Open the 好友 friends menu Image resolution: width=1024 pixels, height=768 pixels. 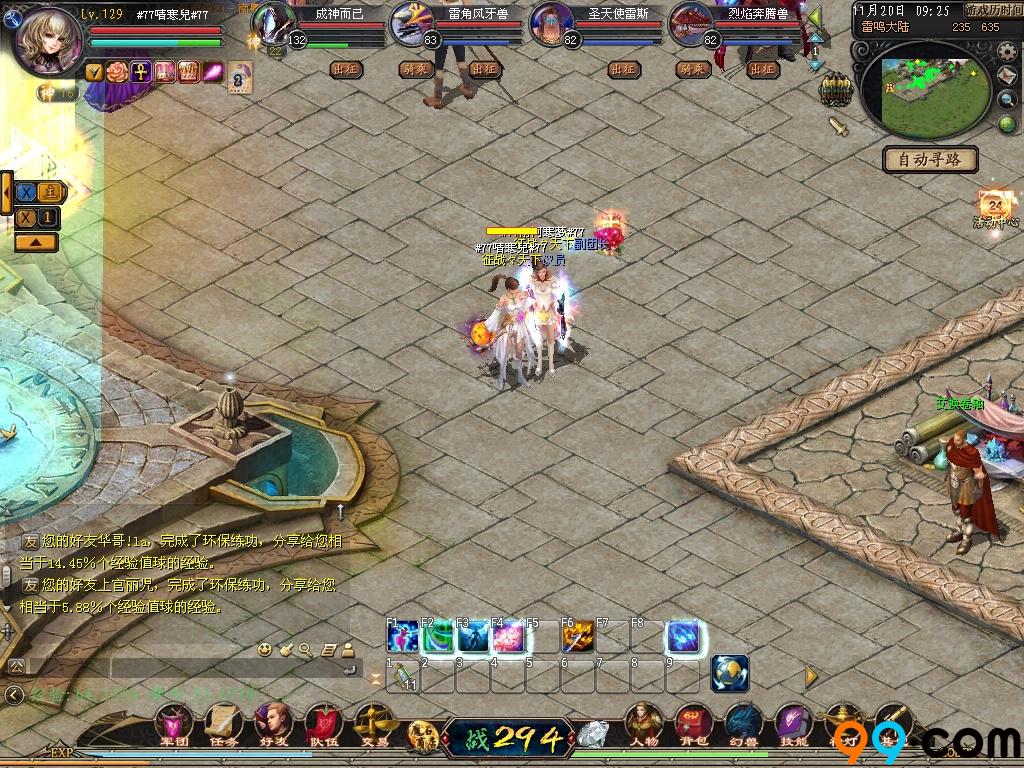pyautogui.click(x=272, y=724)
